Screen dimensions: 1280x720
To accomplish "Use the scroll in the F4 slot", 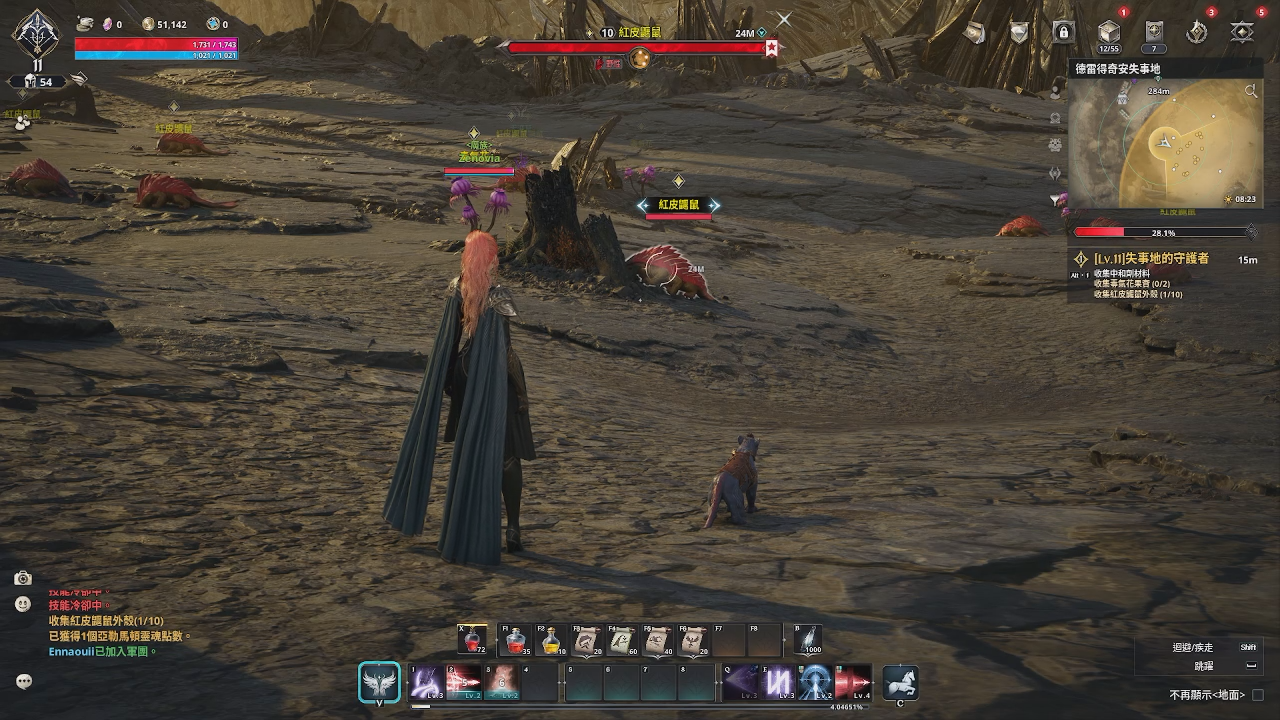I will (x=624, y=640).
